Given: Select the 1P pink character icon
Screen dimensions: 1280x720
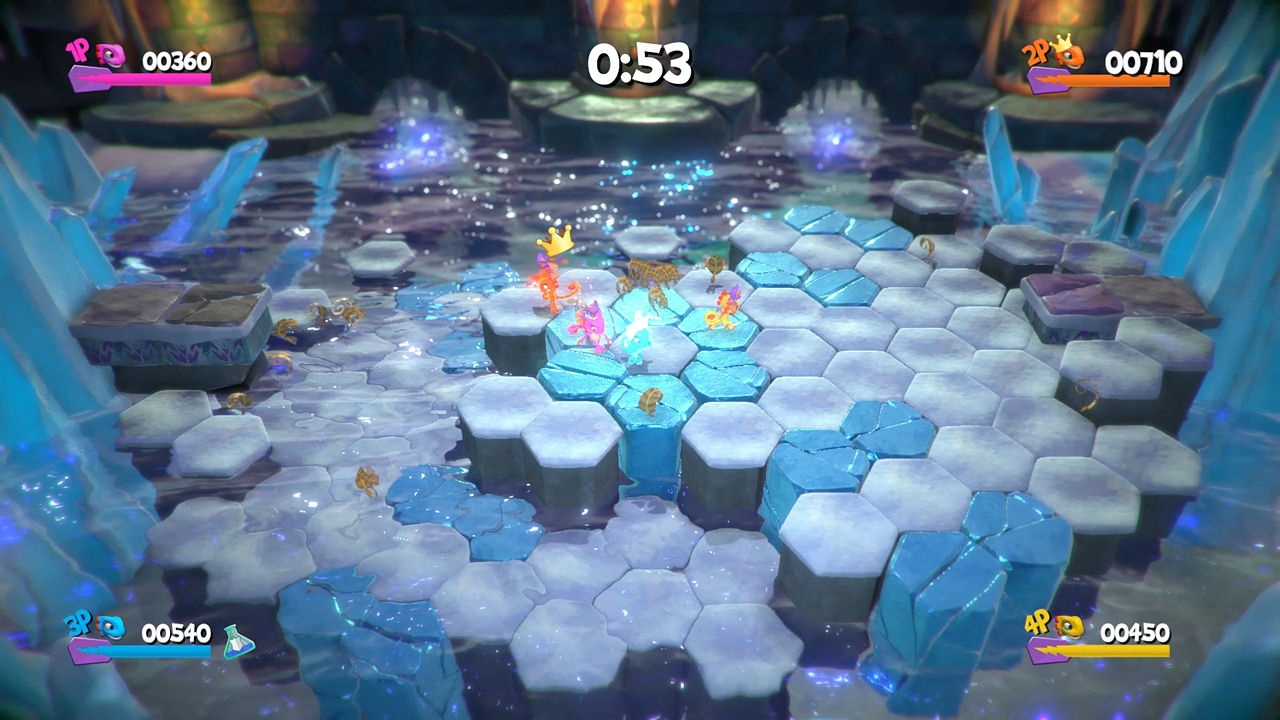Looking at the screenshot, I should click(113, 56).
